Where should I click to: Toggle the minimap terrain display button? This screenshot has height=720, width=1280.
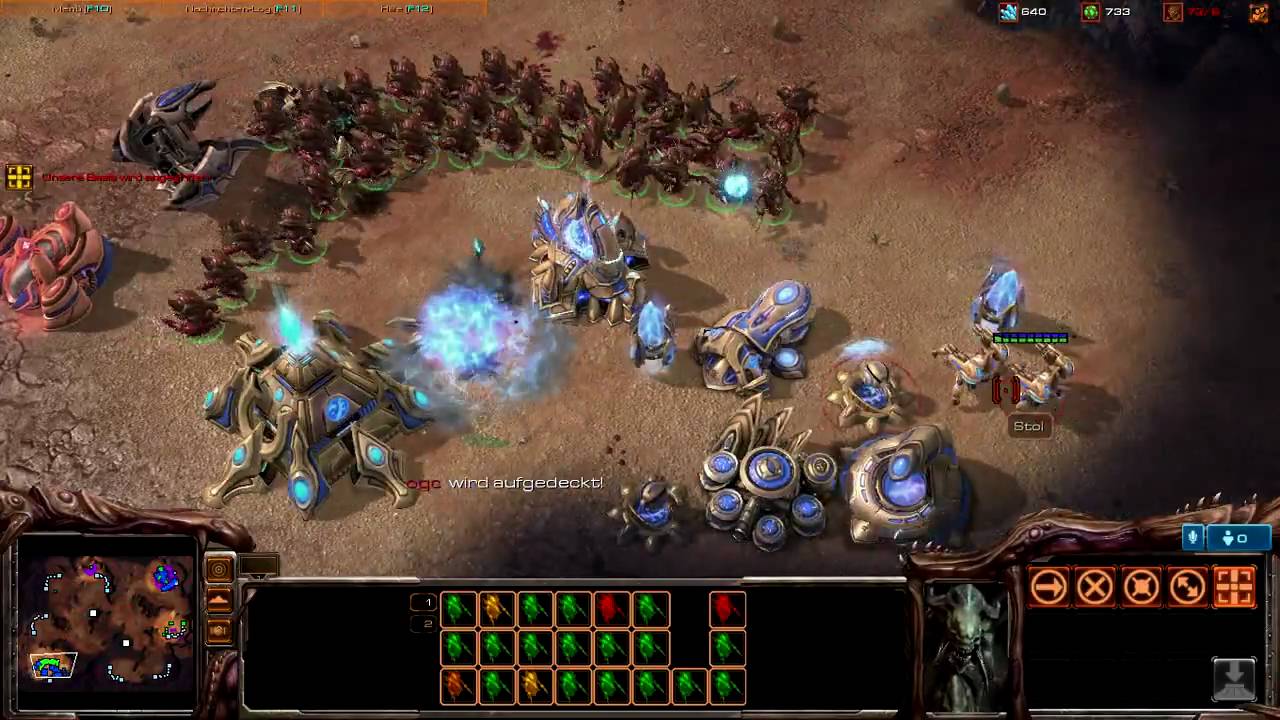click(x=219, y=600)
